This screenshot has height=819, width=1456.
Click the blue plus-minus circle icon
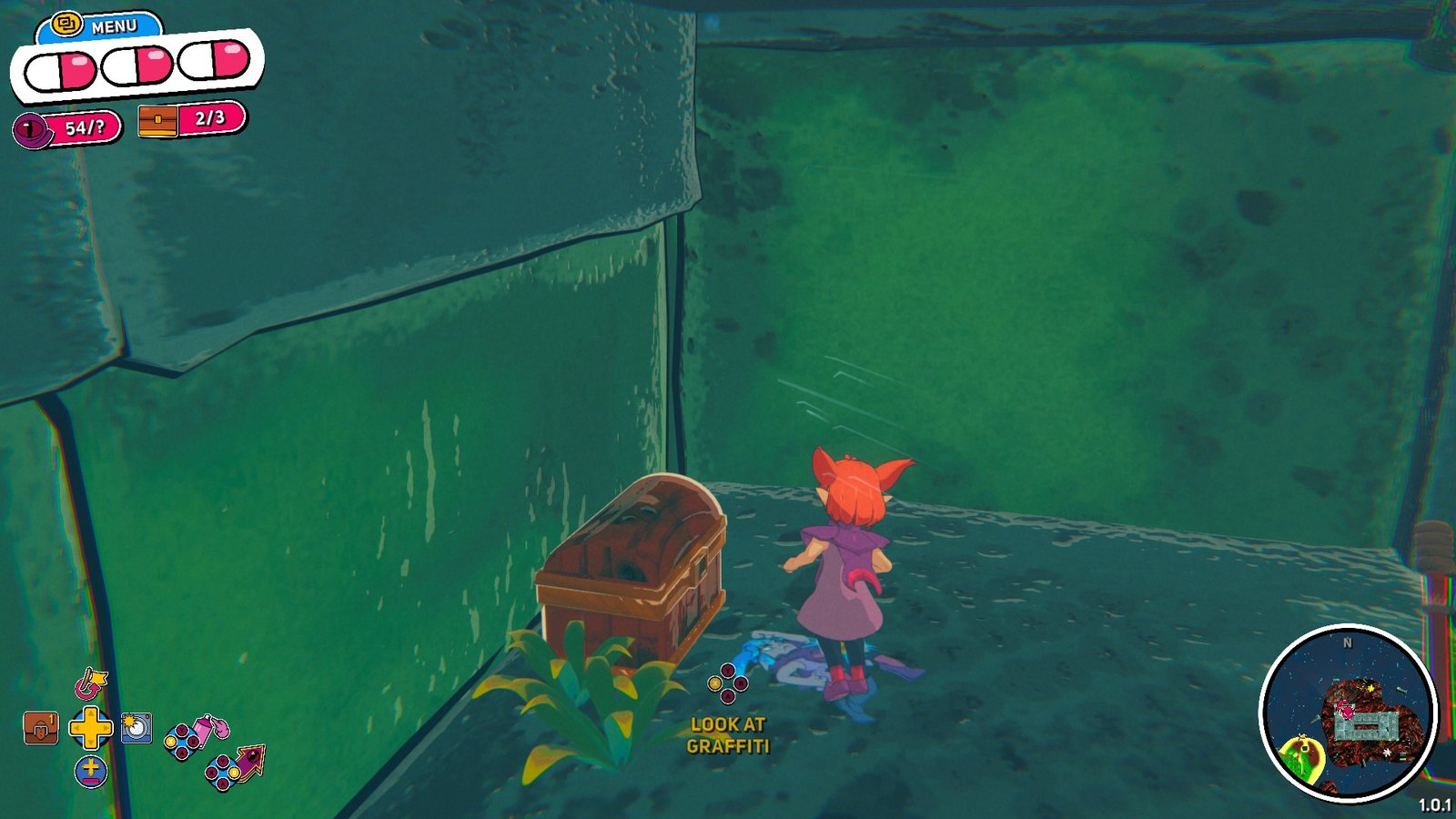tap(90, 773)
